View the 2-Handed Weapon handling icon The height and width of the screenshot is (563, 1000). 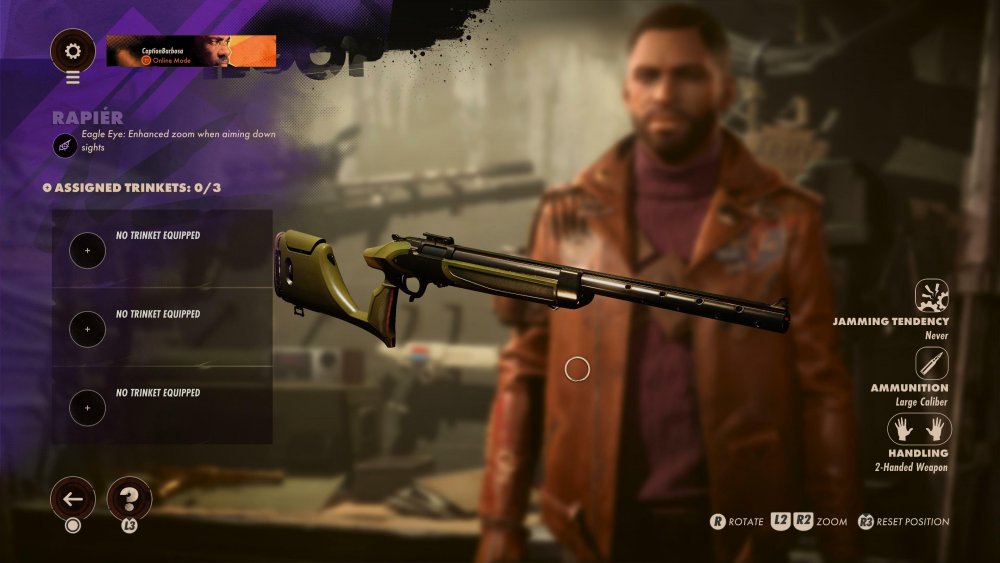919,429
